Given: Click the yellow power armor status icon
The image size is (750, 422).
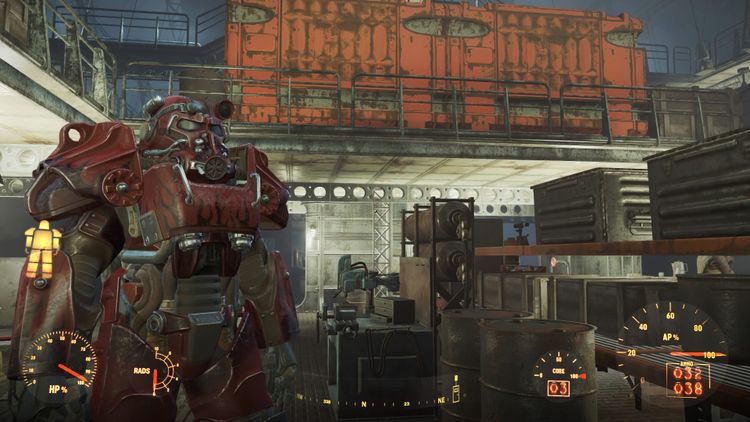Looking at the screenshot, I should coord(42,250).
